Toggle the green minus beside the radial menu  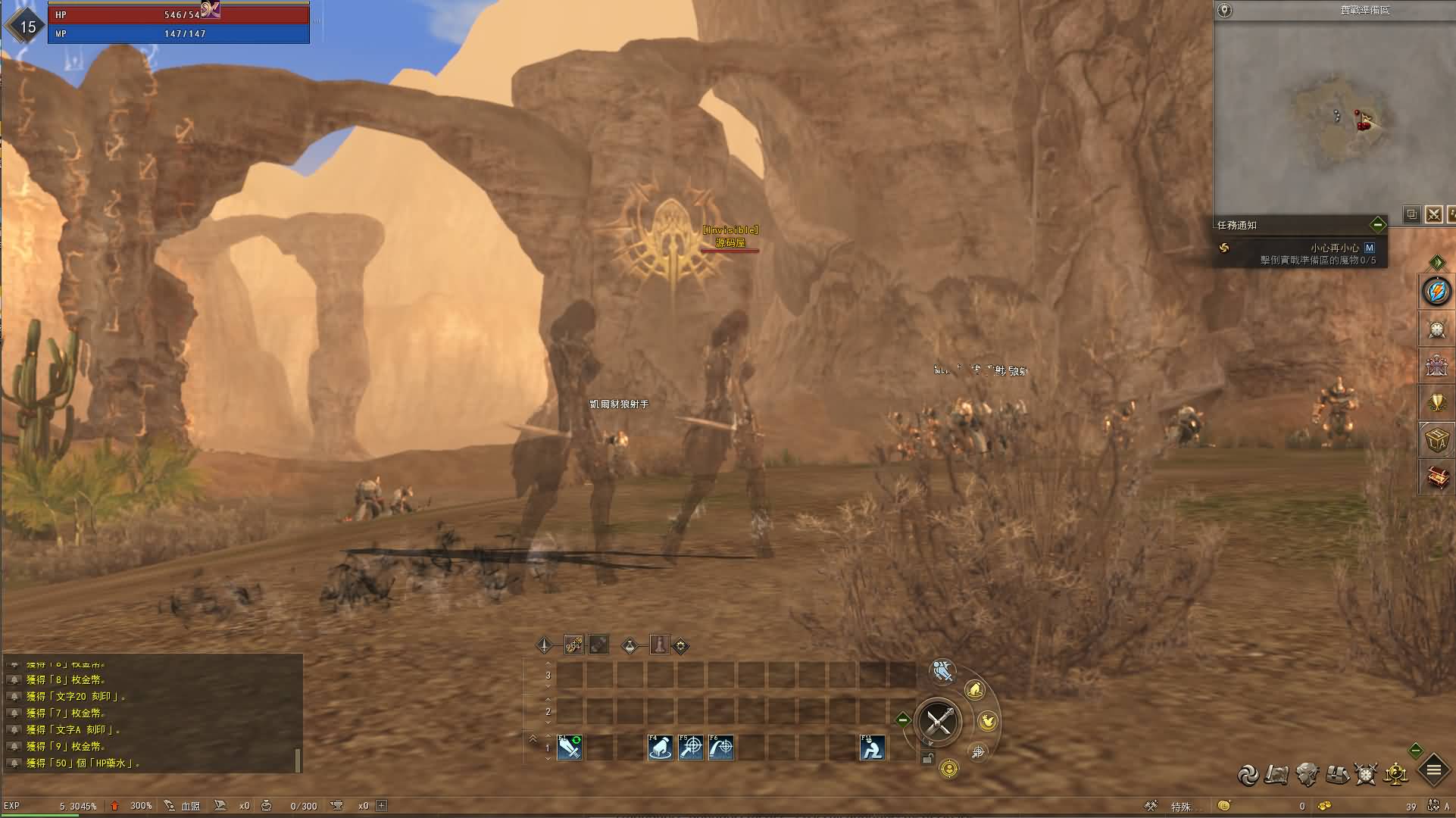(x=903, y=720)
